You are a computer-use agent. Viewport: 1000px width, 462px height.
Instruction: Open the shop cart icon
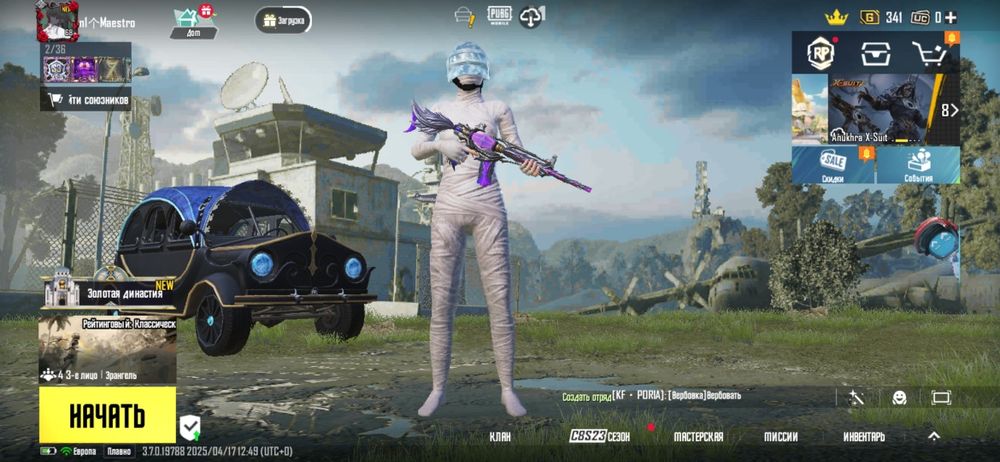(930, 53)
